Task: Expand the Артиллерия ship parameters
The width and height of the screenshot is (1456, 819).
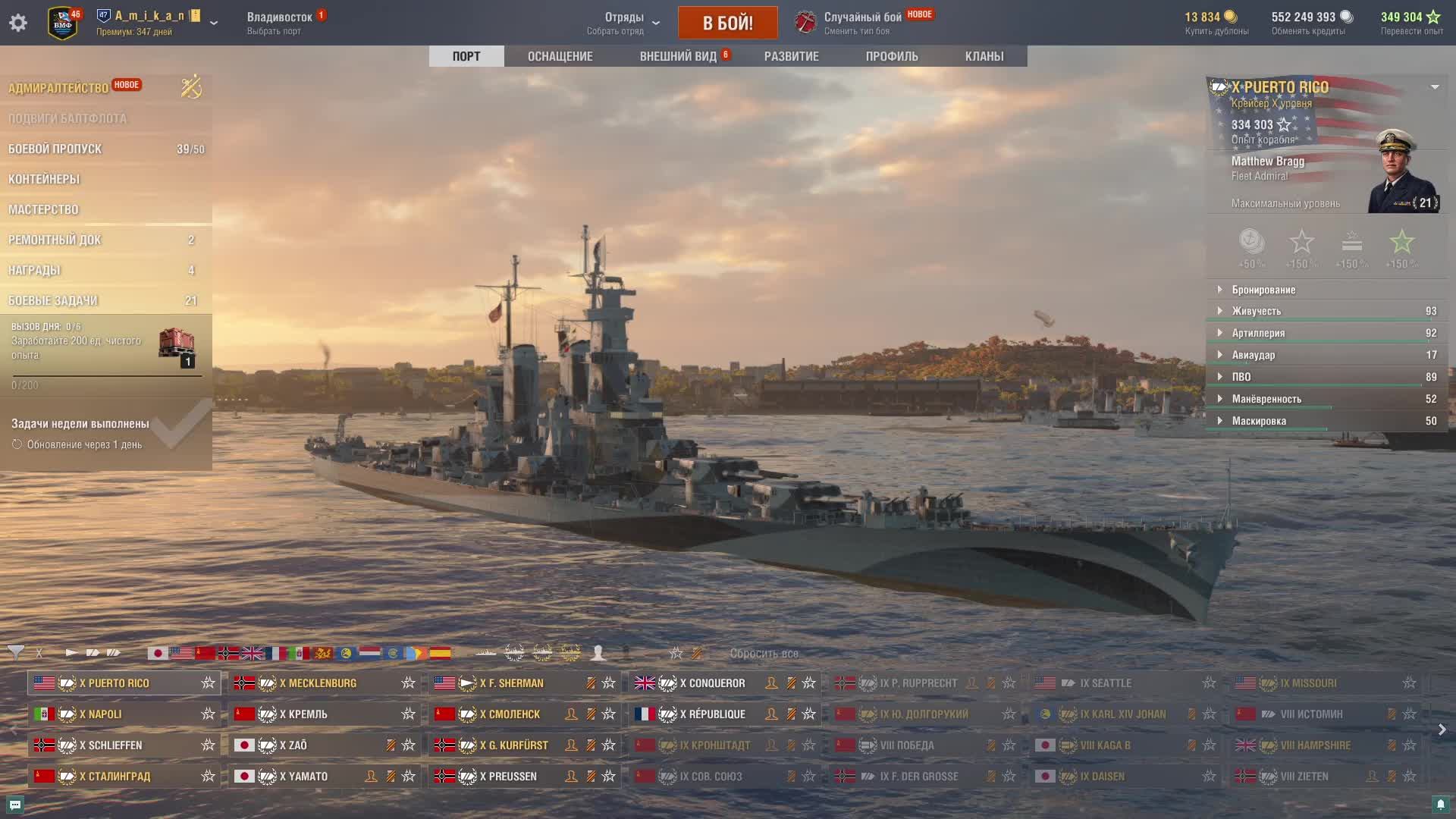Action: 1258,333
